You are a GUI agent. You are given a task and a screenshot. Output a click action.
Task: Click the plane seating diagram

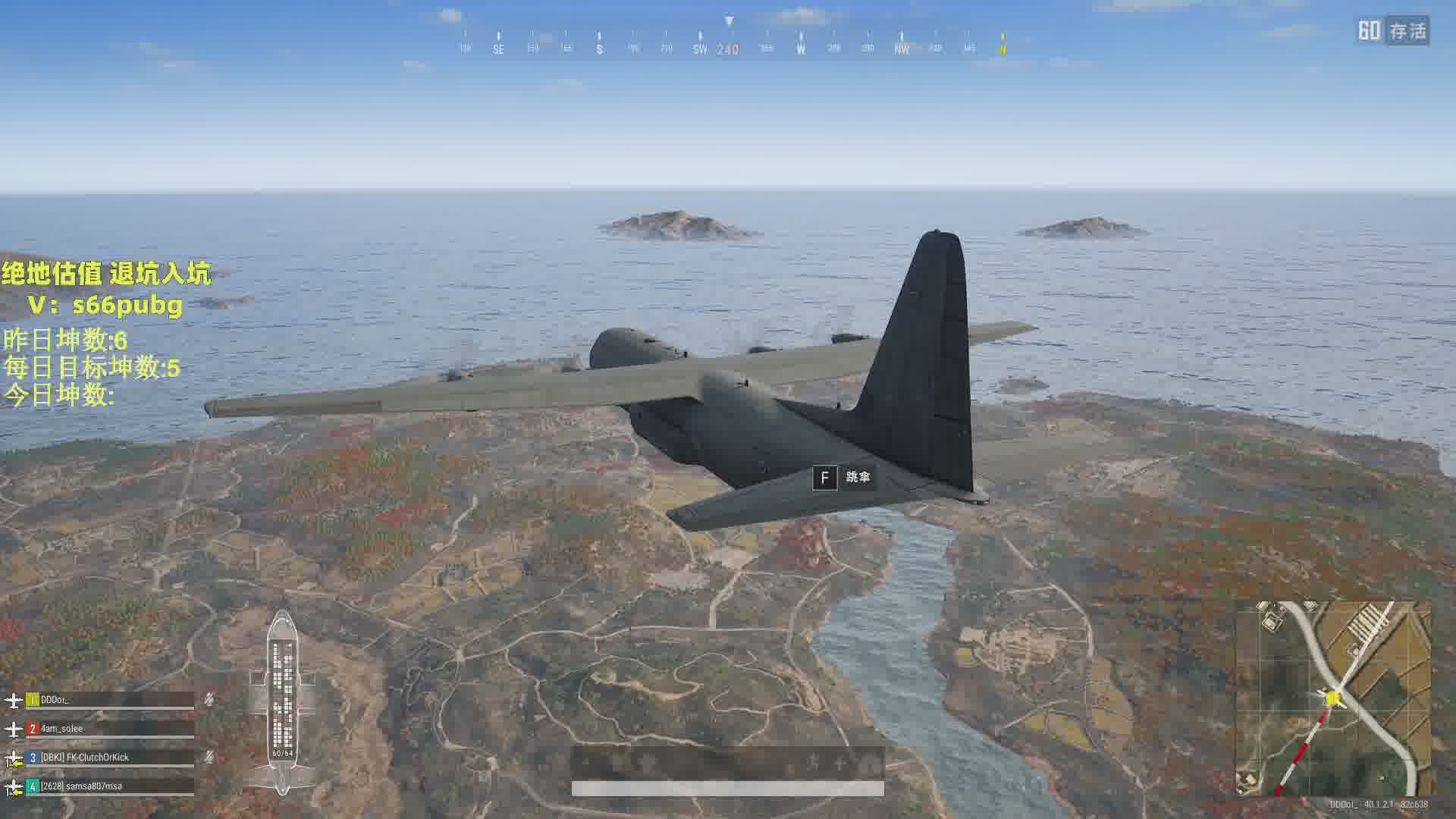point(283,701)
